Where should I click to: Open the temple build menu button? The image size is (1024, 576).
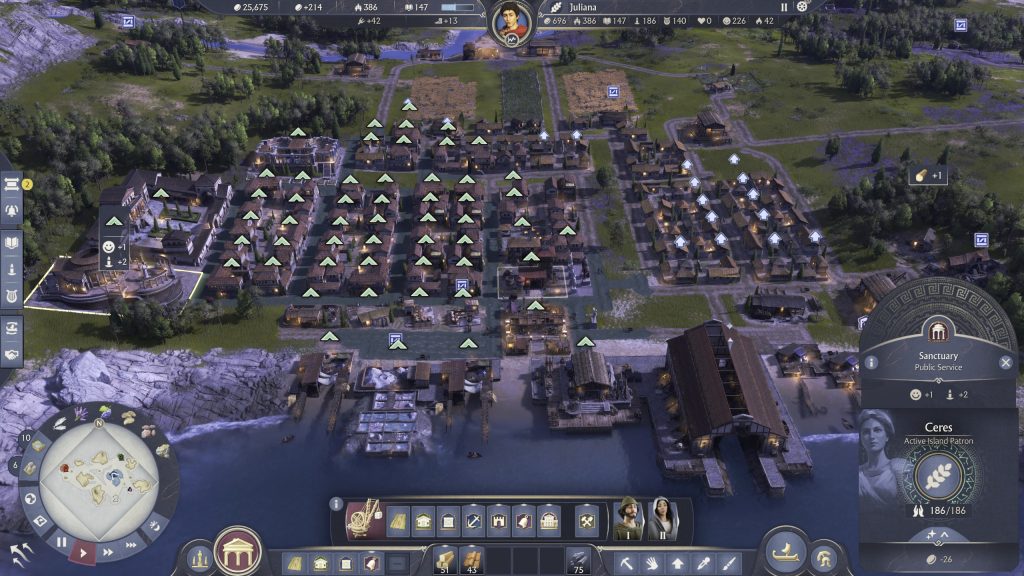(x=238, y=549)
